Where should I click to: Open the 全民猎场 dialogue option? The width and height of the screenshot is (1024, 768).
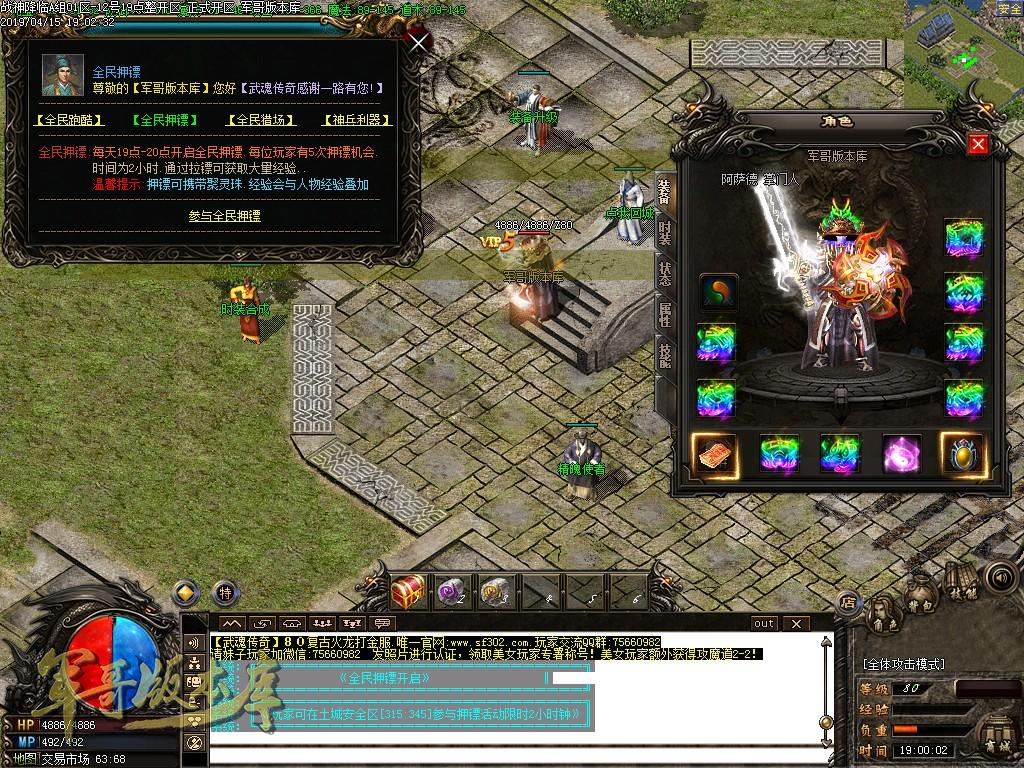point(263,120)
